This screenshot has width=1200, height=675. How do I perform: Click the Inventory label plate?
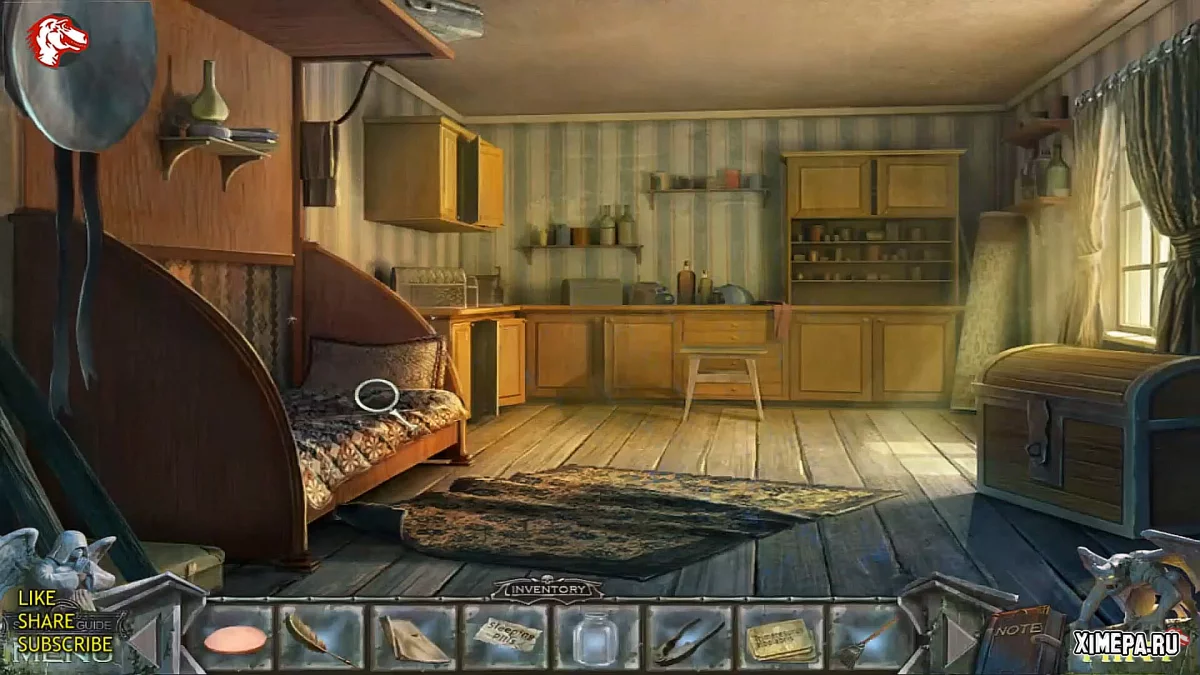(546, 589)
